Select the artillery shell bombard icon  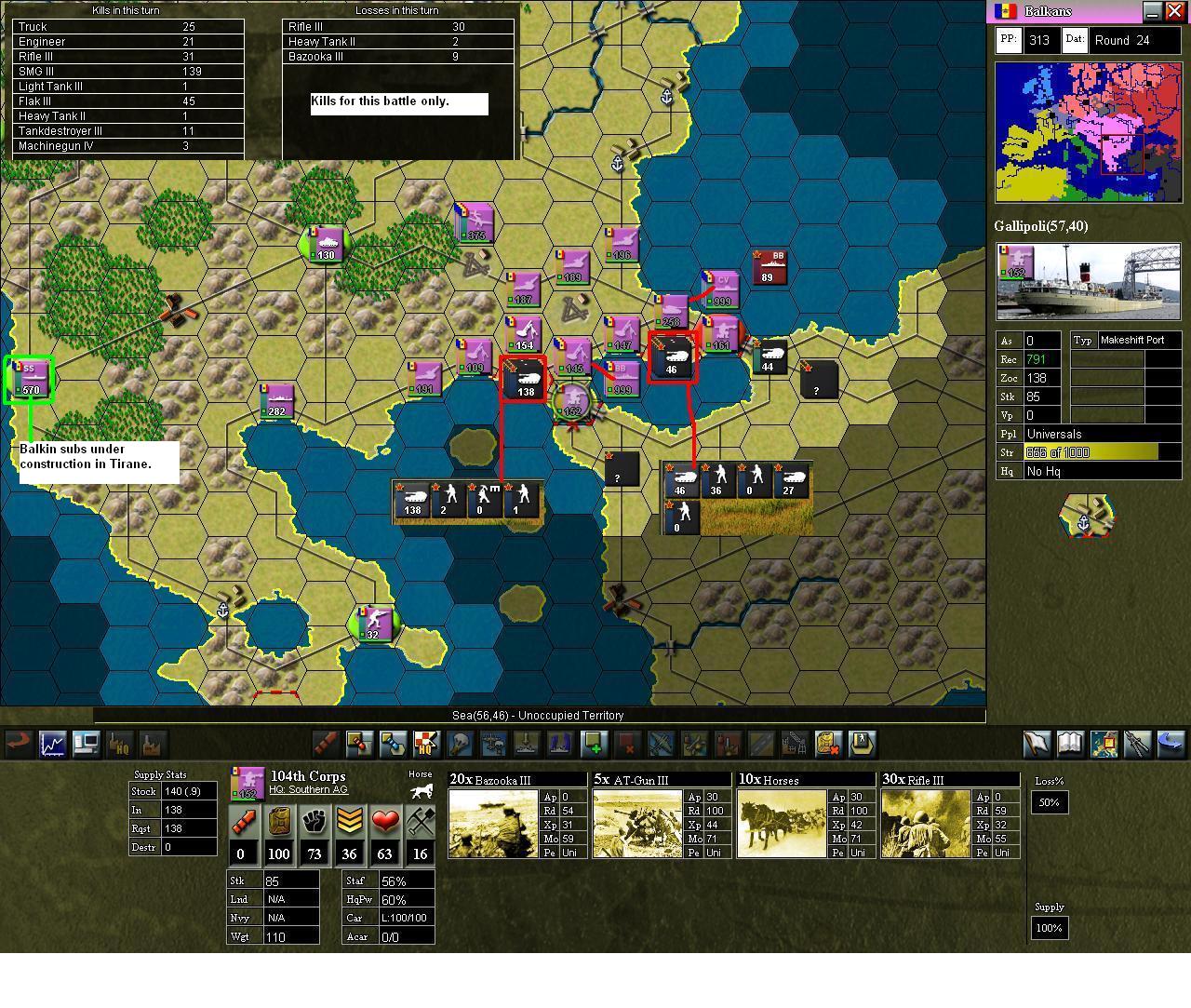coord(324,745)
